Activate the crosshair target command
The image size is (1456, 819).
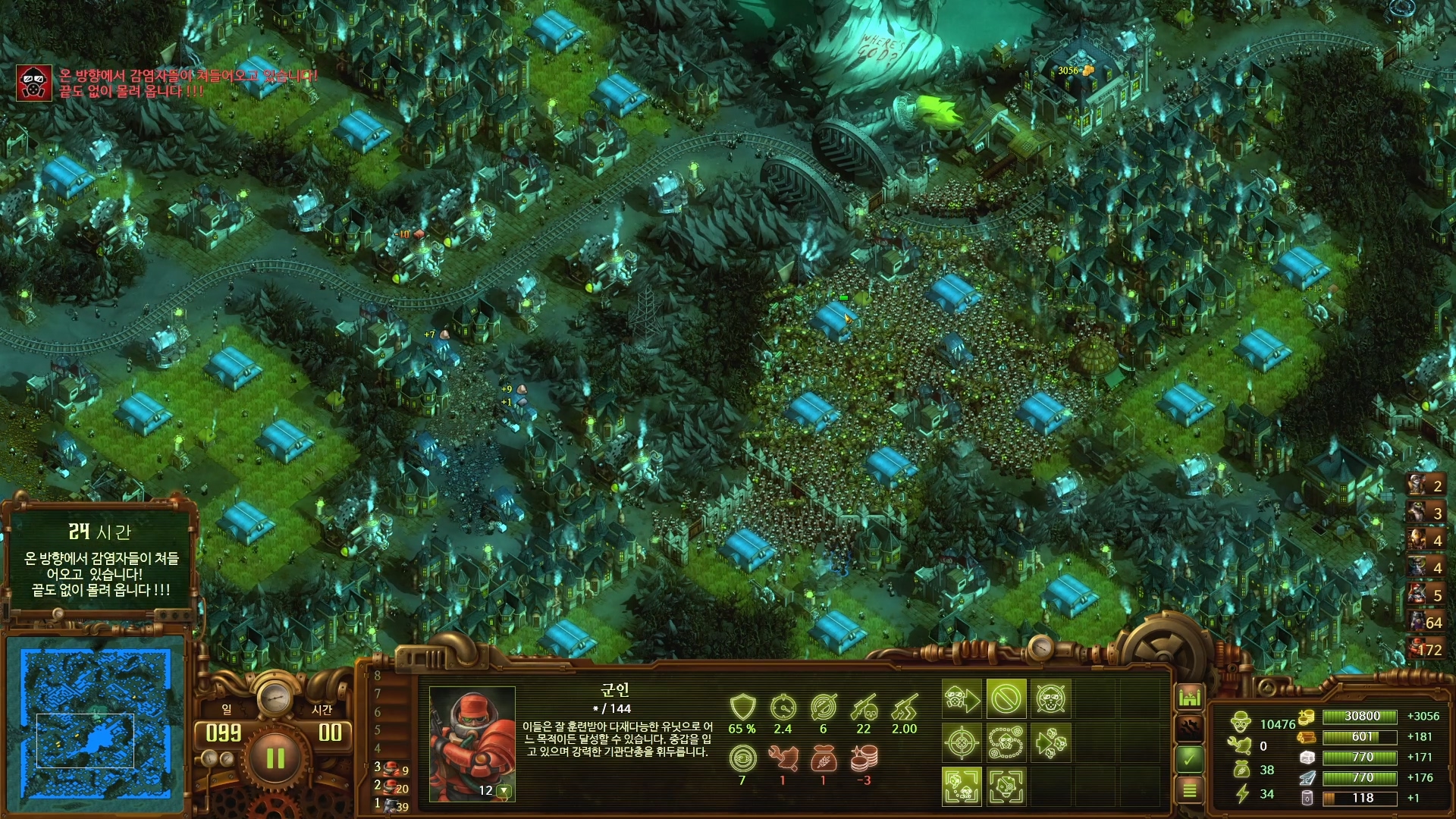pyautogui.click(x=962, y=742)
